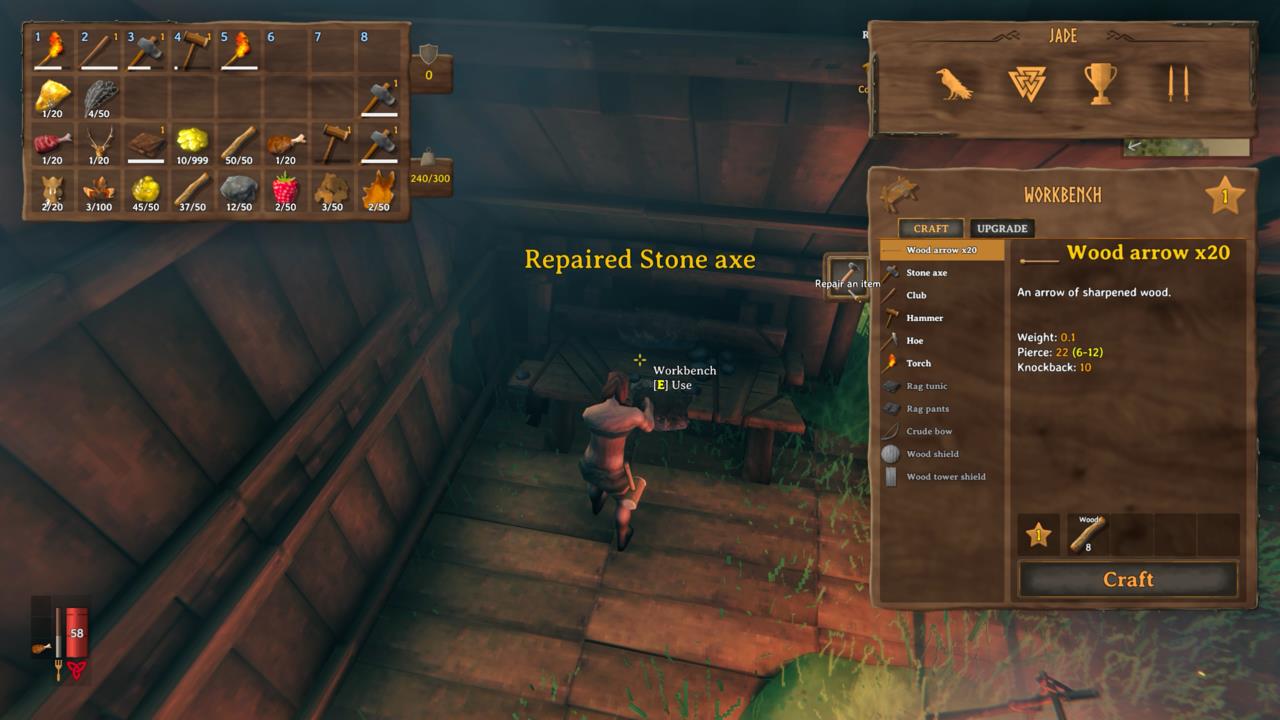
Task: Click the raspberries stack in the inventory
Action: pyautogui.click(x=286, y=192)
